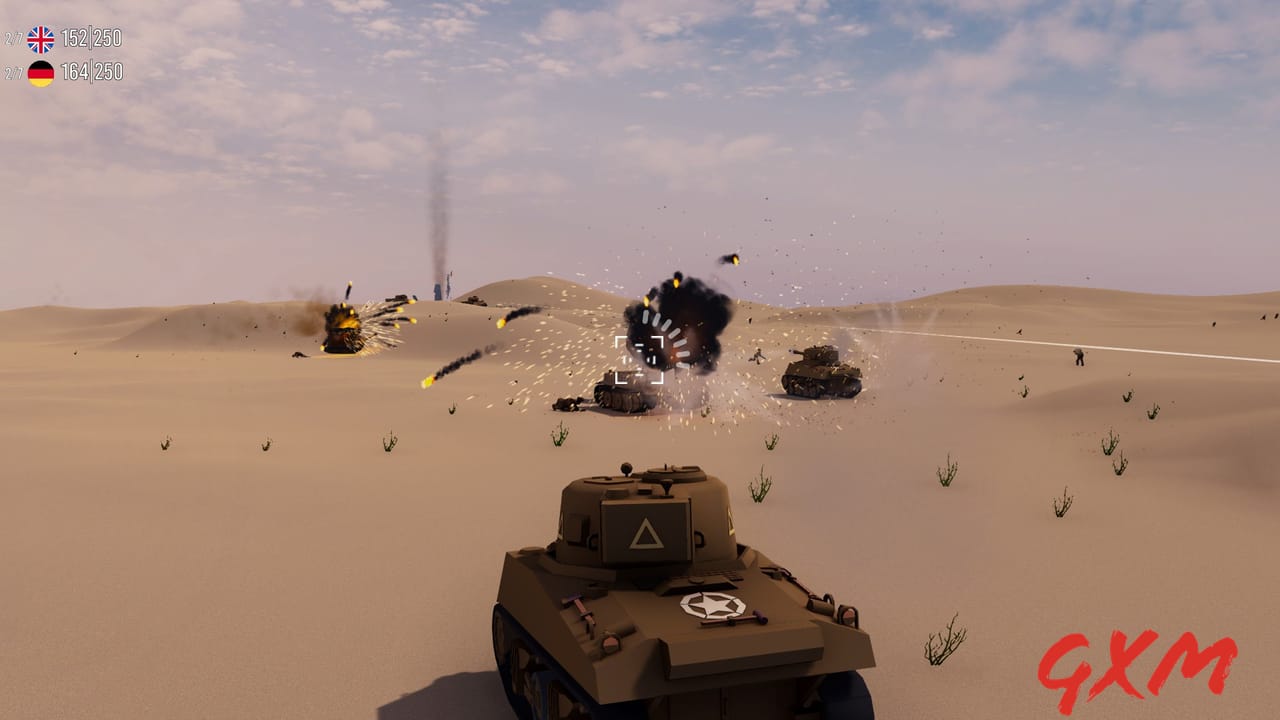
Task: Click the running soldier on the far right
Action: click(x=1079, y=355)
